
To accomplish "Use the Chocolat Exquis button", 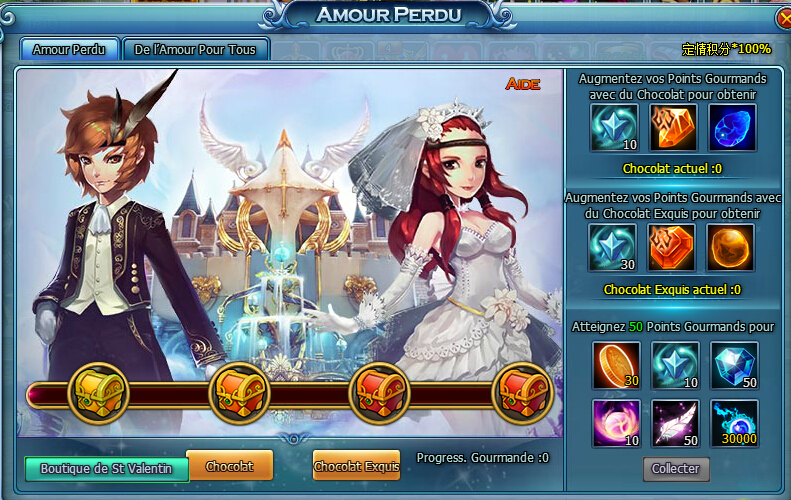I will 356,466.
